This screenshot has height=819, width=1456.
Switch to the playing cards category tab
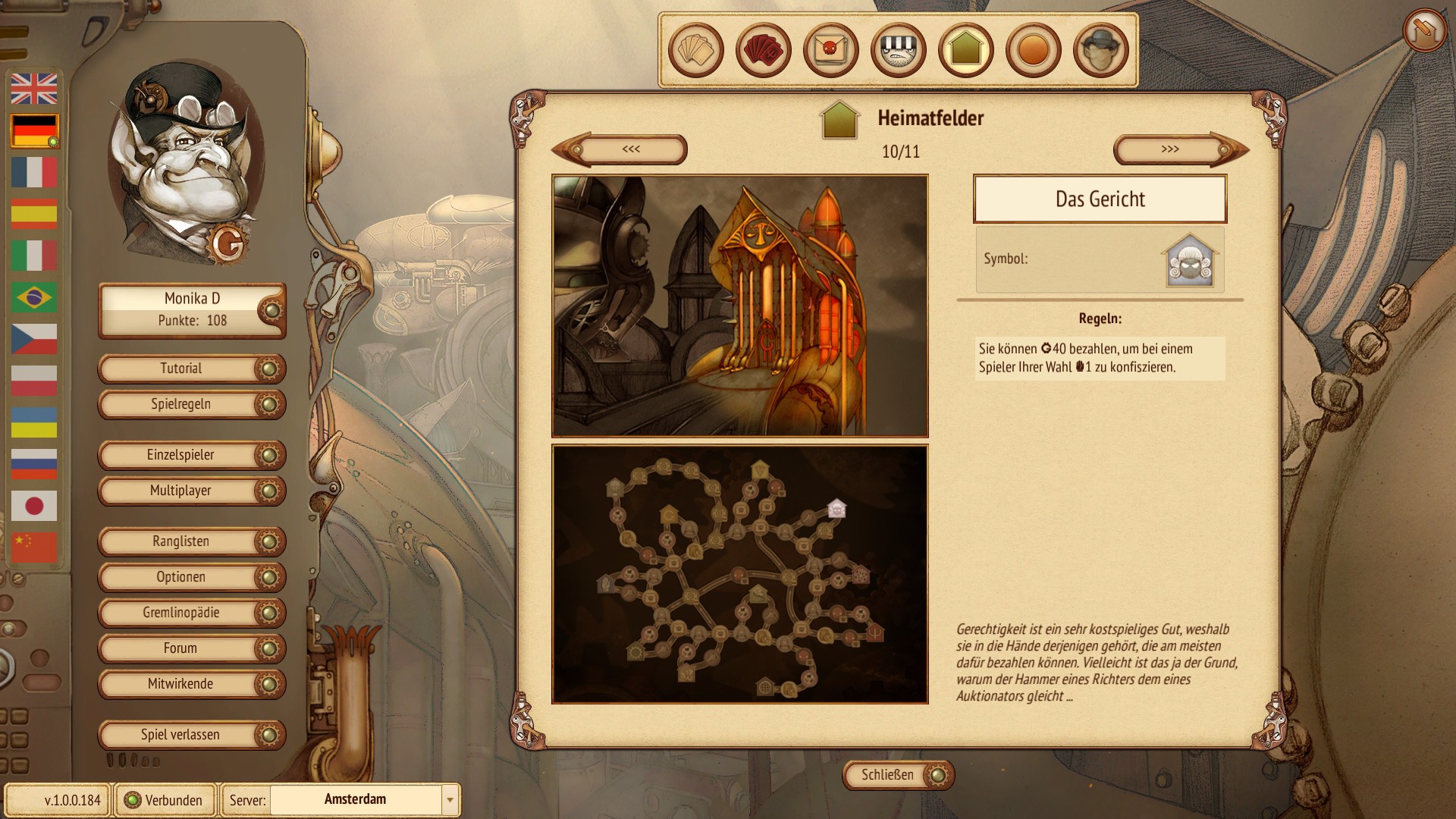[x=695, y=50]
